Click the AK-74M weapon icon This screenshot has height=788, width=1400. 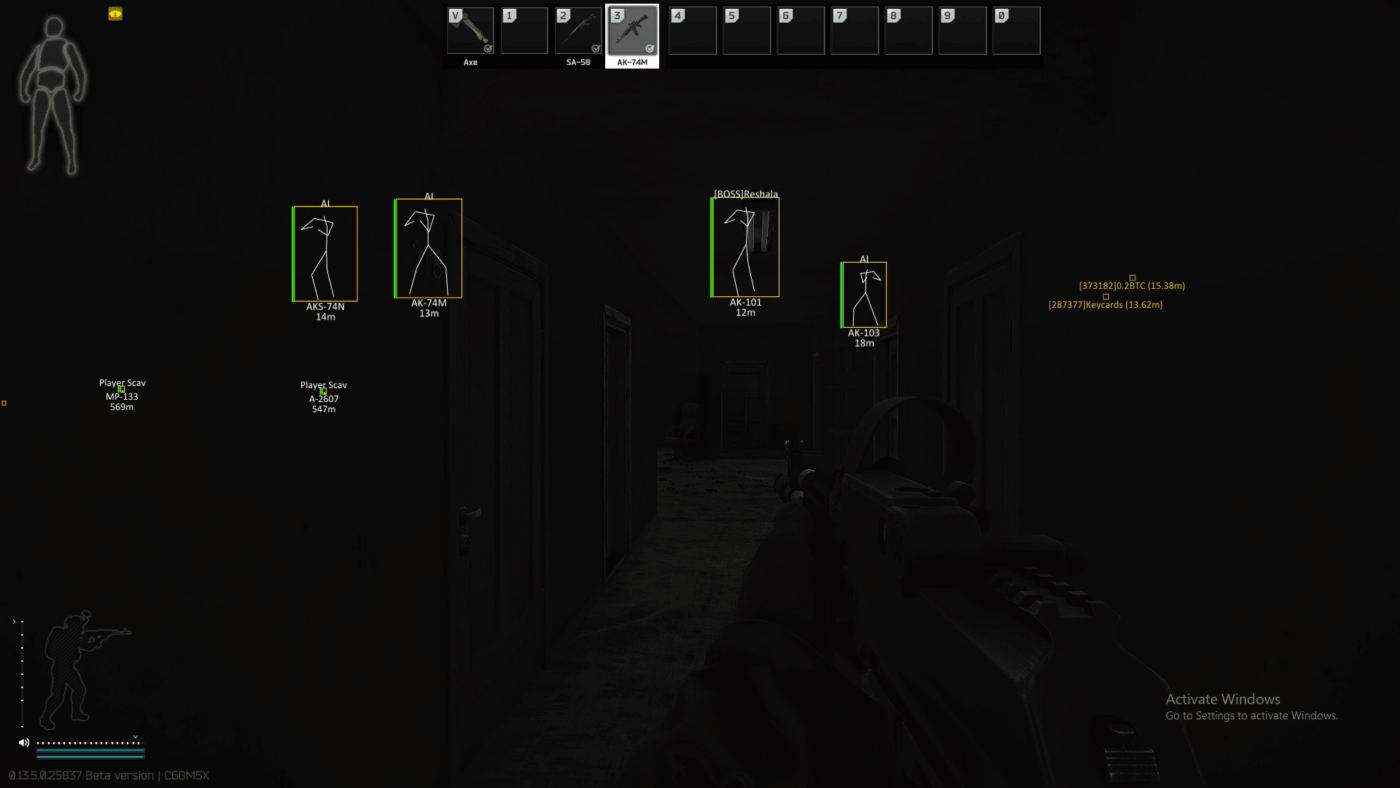tap(631, 30)
